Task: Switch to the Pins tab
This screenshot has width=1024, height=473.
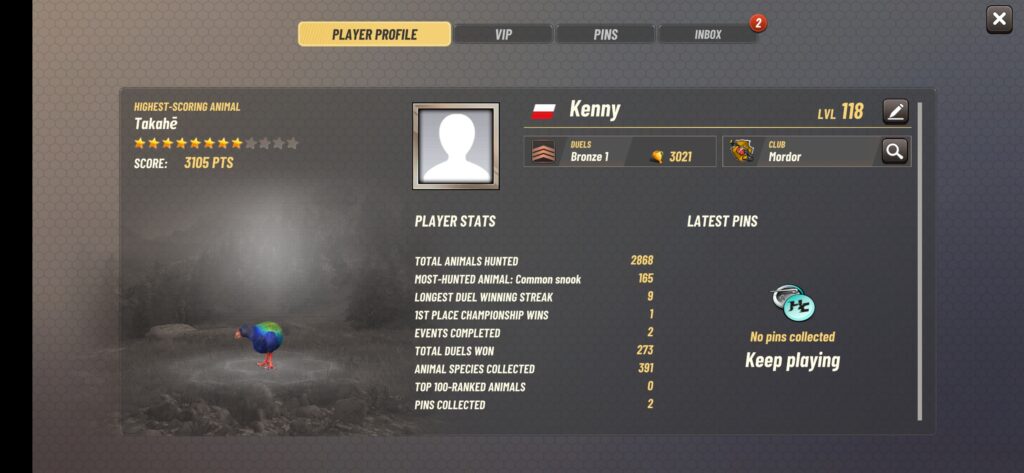Action: [605, 34]
